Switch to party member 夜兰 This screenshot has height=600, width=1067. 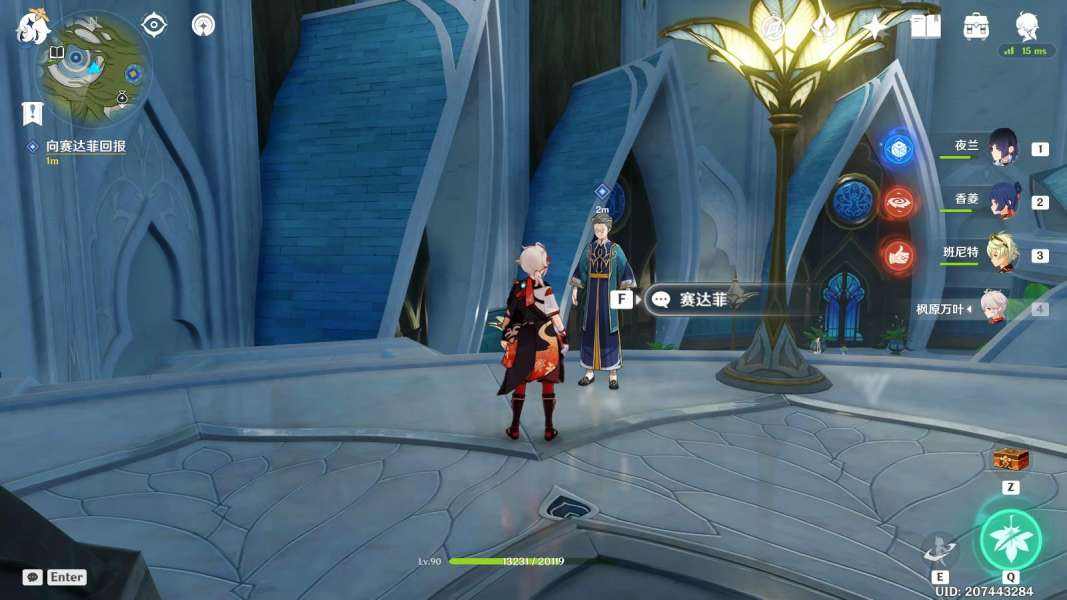pyautogui.click(x=1001, y=148)
